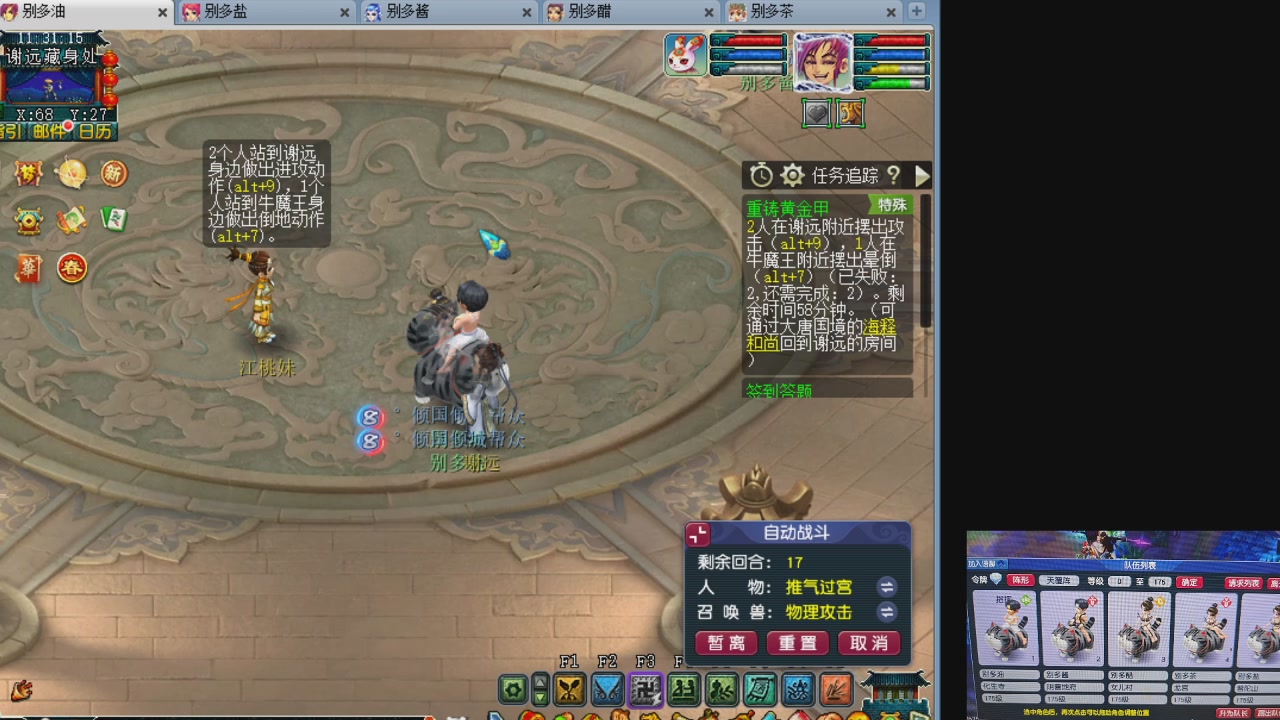Switch to the 别多茶 tab
The width and height of the screenshot is (1280, 720).
[770, 13]
